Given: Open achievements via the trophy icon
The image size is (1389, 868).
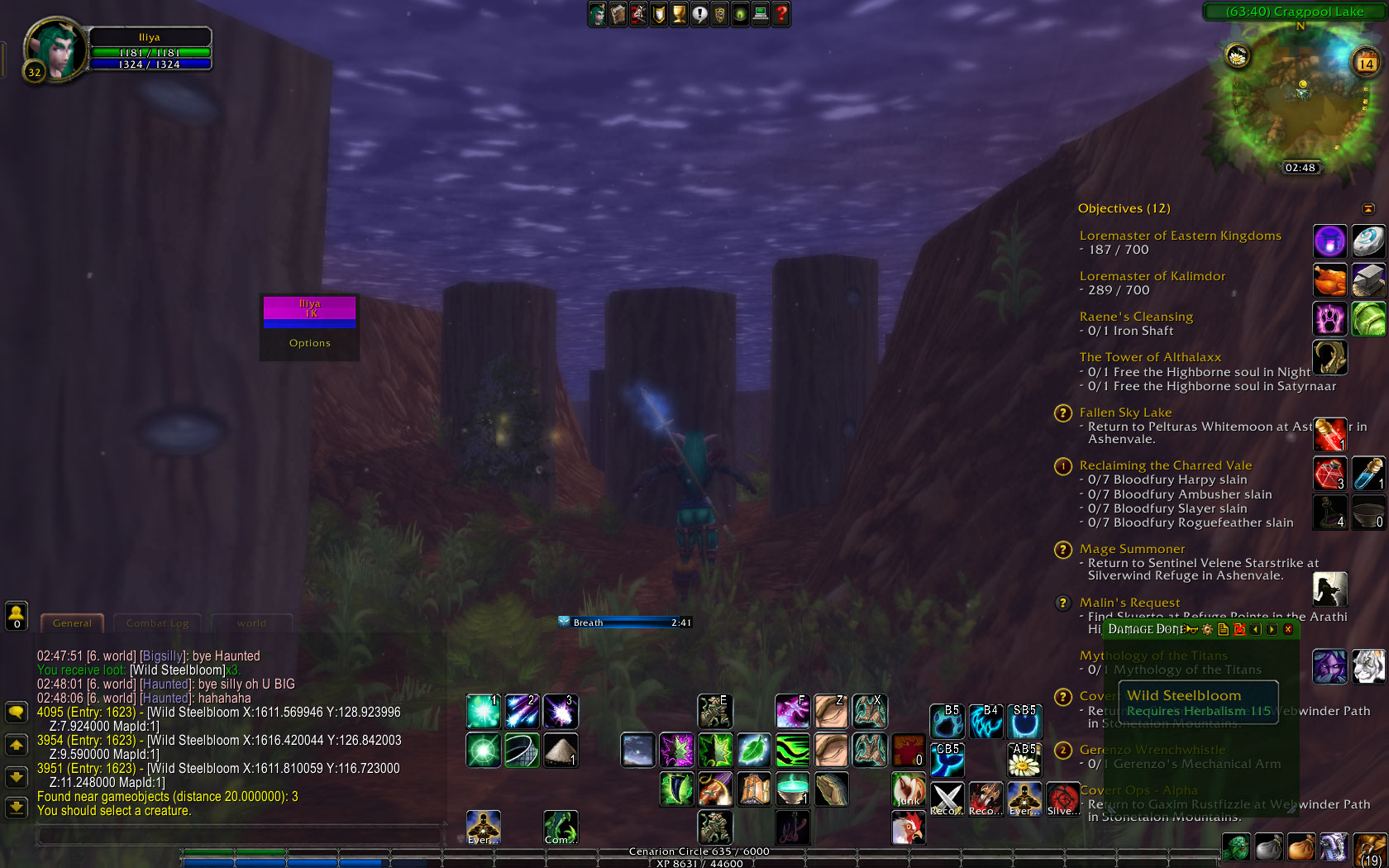Looking at the screenshot, I should coord(678,14).
